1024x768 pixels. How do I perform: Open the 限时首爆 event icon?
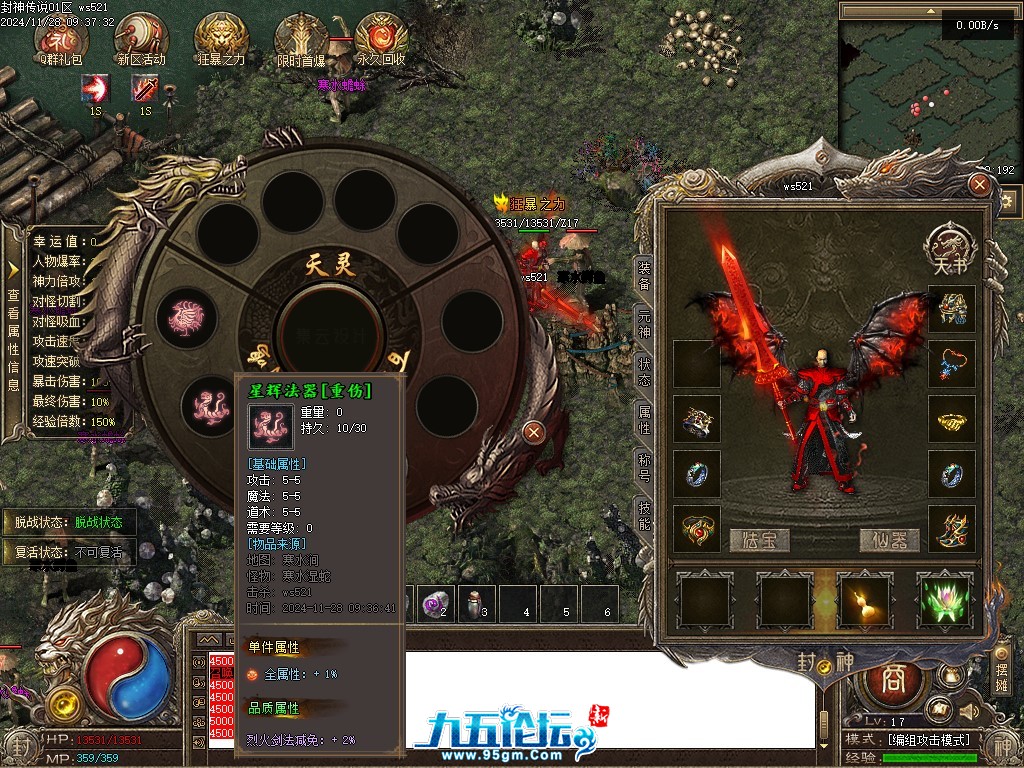301,38
